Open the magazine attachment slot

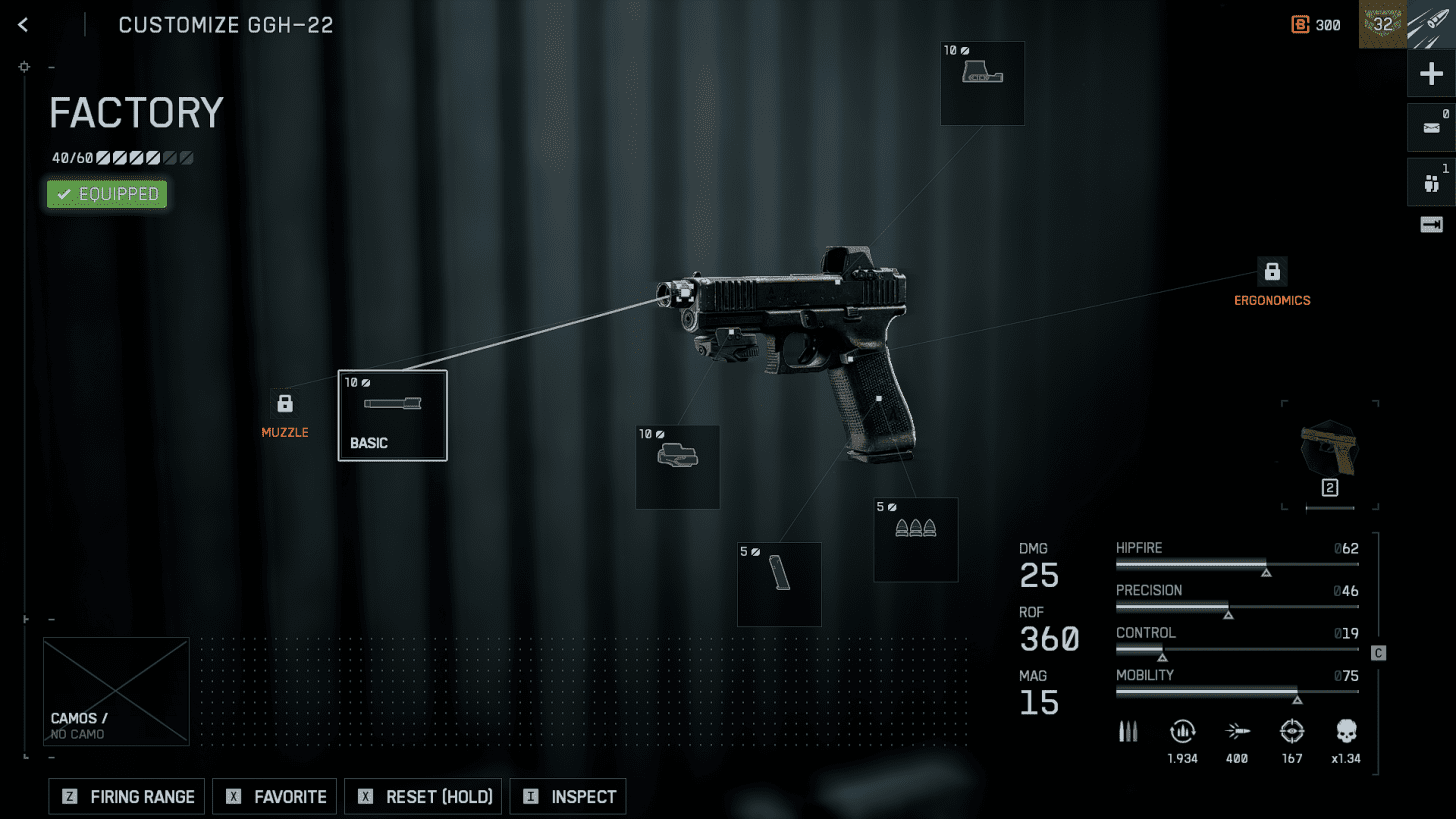coord(779,584)
